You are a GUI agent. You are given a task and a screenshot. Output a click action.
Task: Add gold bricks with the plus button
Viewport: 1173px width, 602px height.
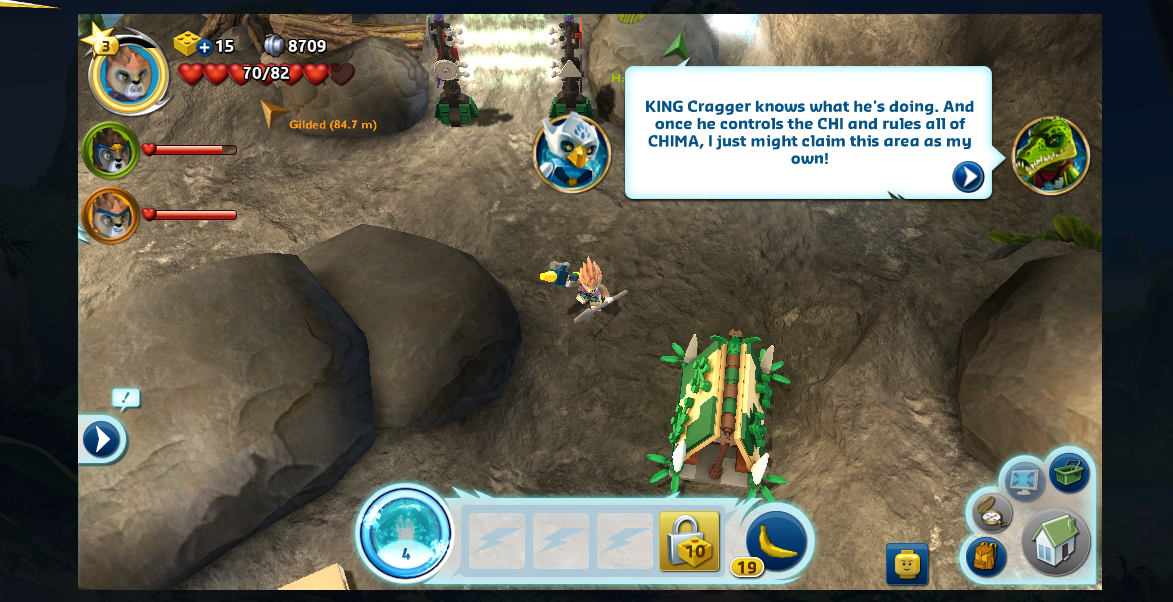[x=204, y=46]
